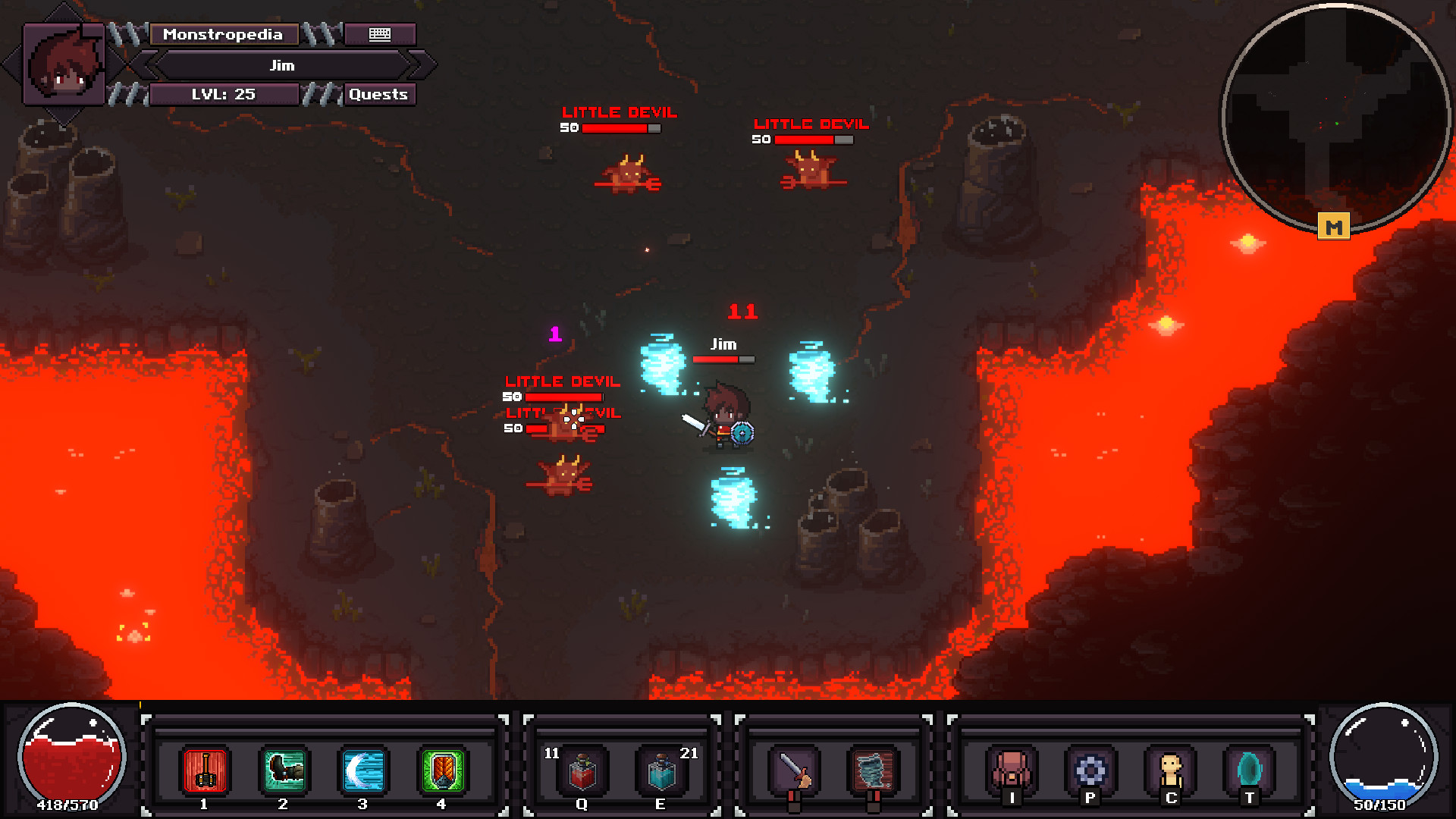Click the LVL: 25 label

pos(224,94)
